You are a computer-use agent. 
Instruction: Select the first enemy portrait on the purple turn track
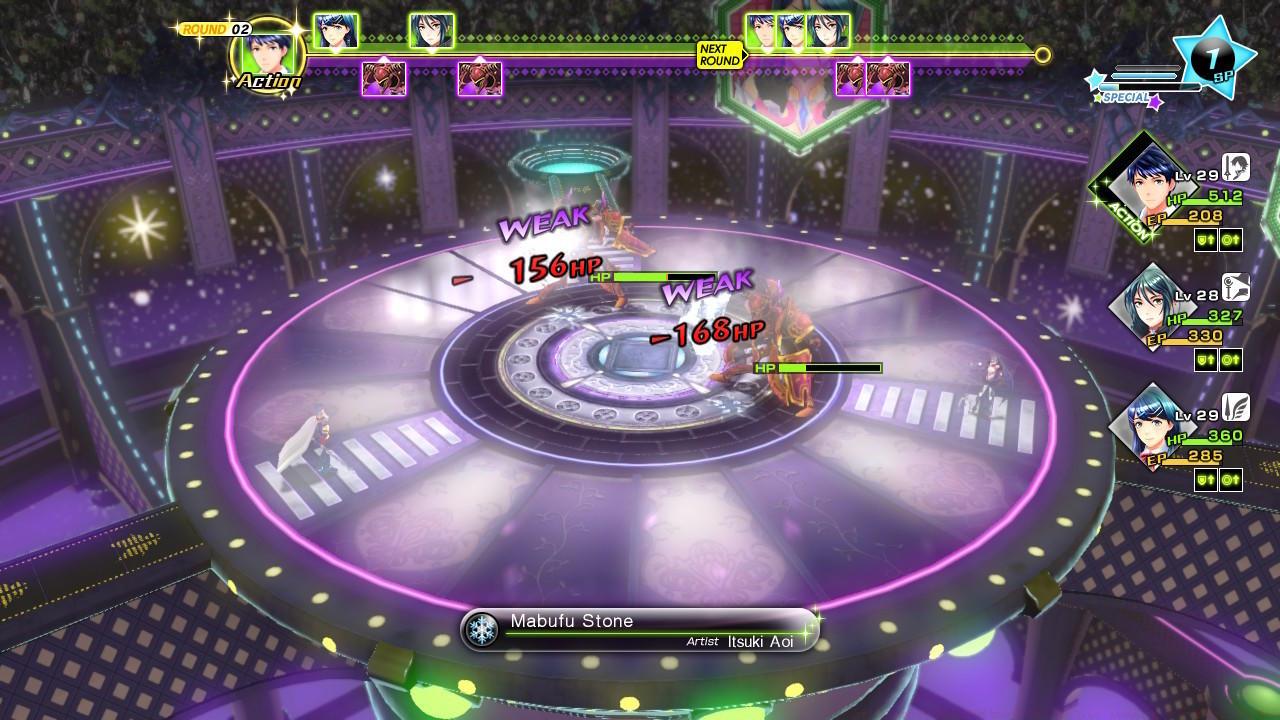[382, 76]
